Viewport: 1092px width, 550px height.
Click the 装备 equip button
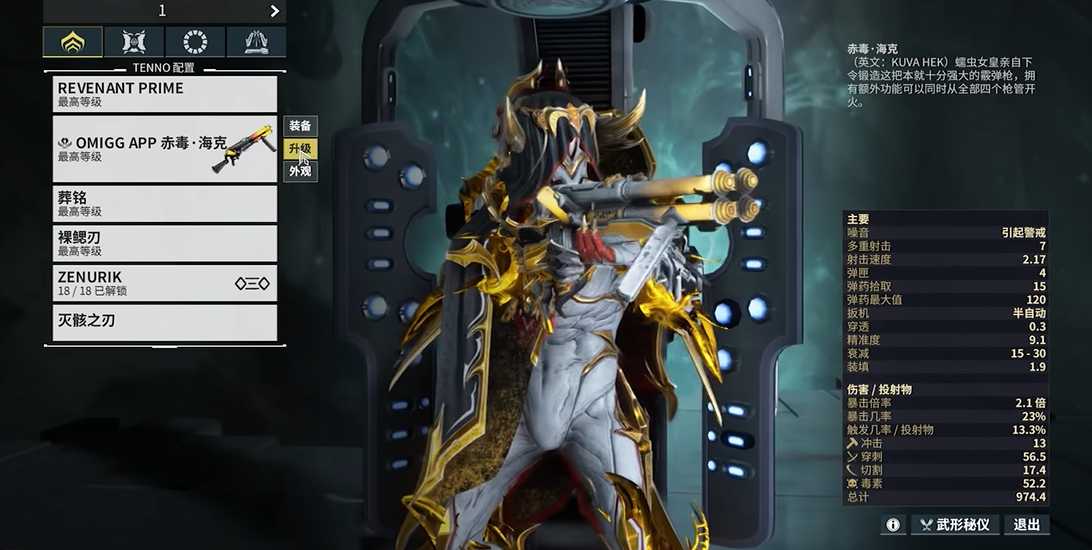[x=300, y=126]
